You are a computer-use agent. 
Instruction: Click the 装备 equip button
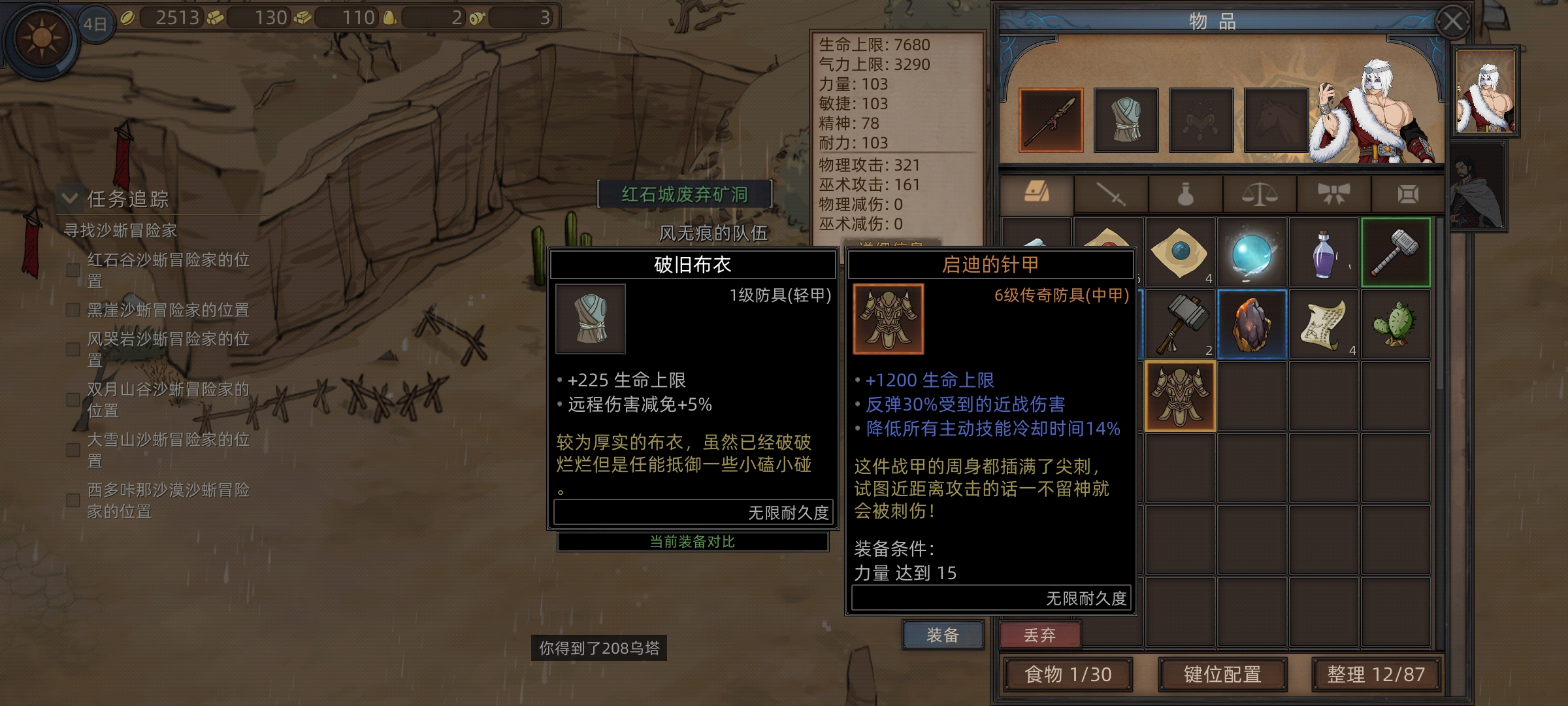tap(943, 635)
